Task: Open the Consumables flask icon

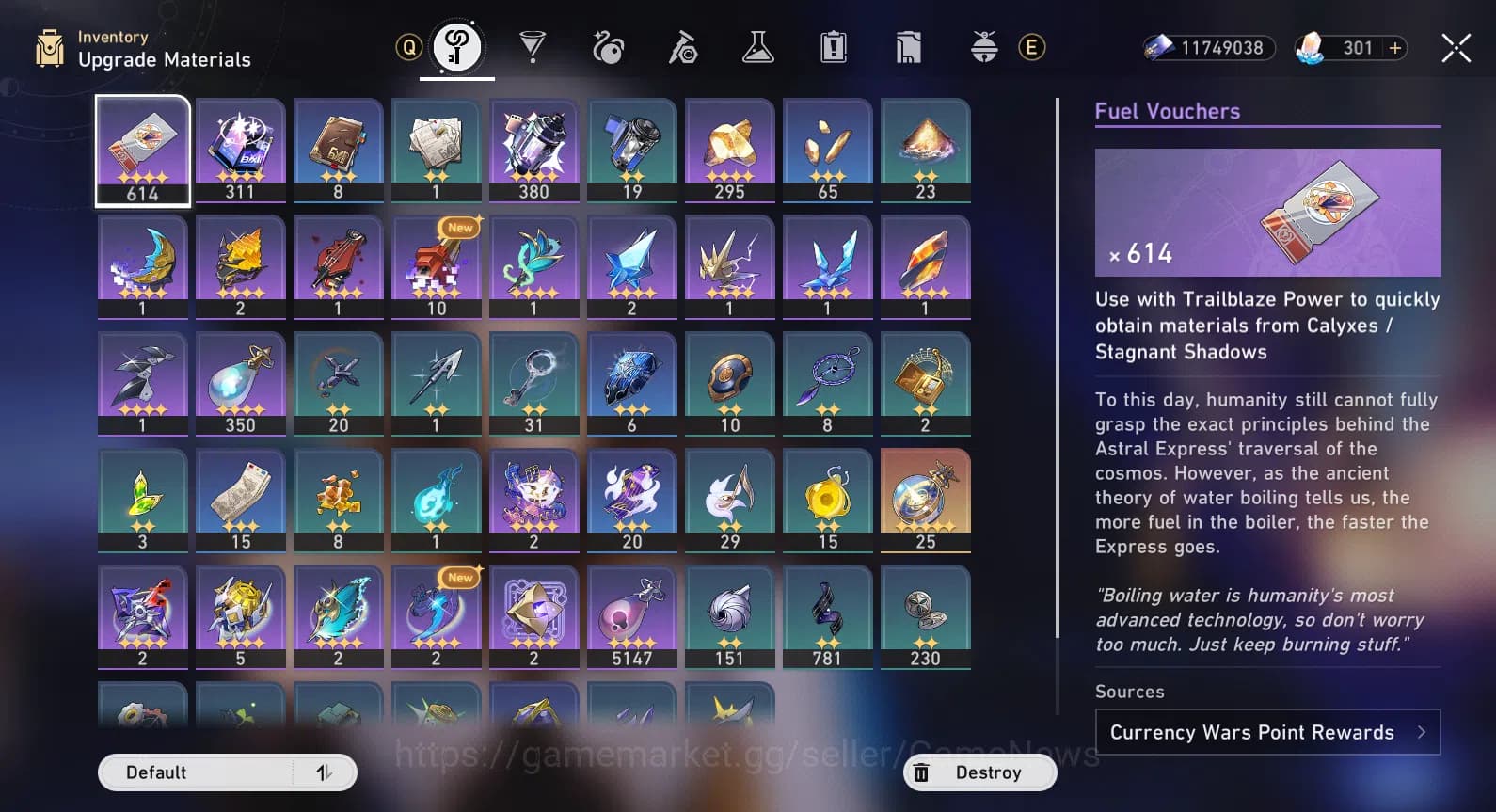Action: [758, 45]
